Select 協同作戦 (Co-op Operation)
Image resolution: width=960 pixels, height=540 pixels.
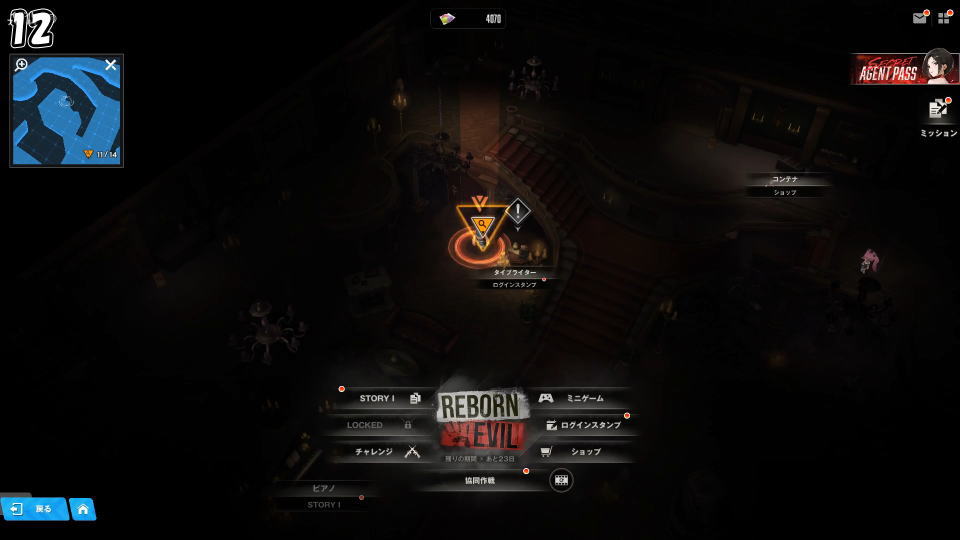[480, 480]
